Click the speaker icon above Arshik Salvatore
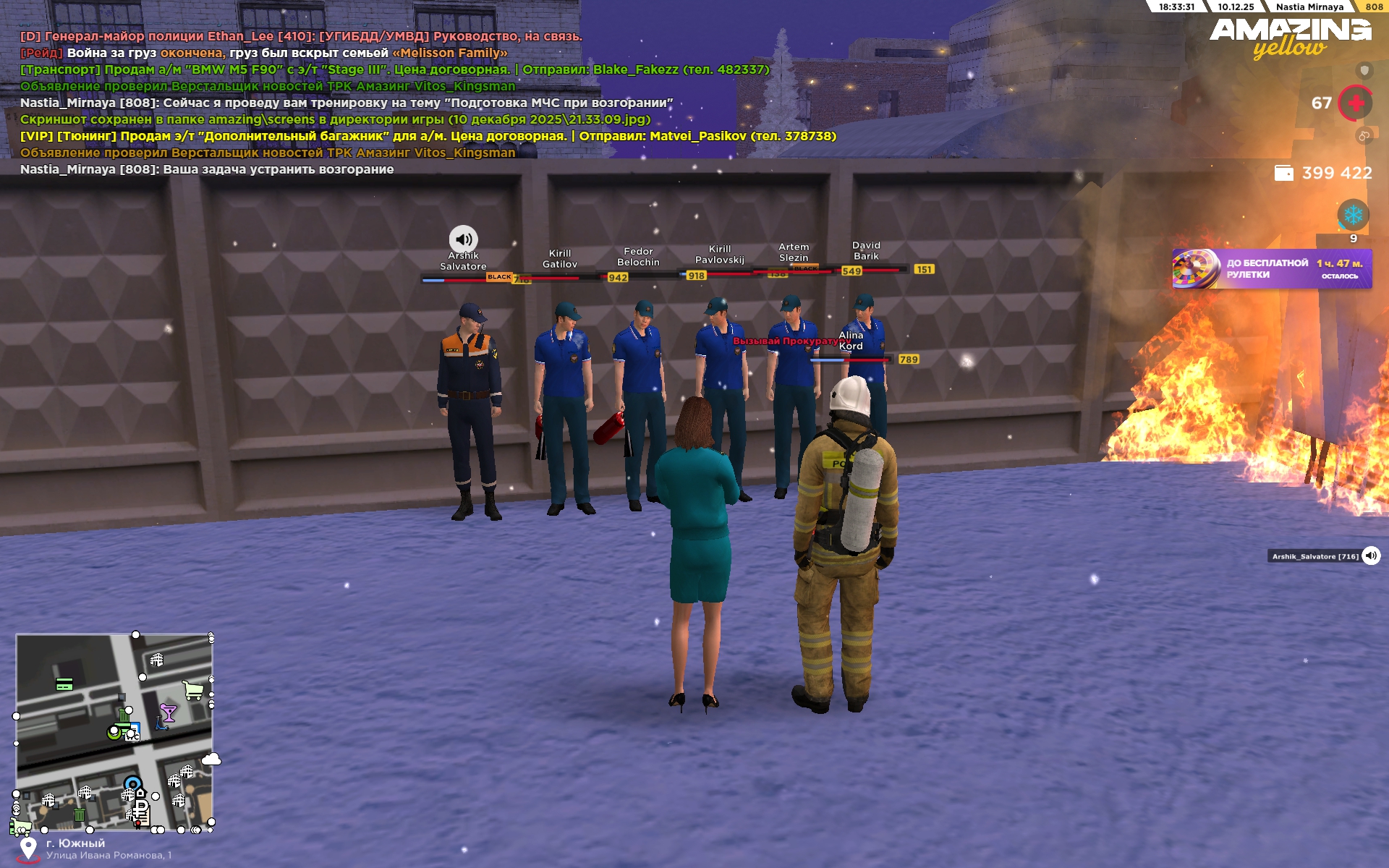Viewport: 1389px width, 868px height. 463,239
